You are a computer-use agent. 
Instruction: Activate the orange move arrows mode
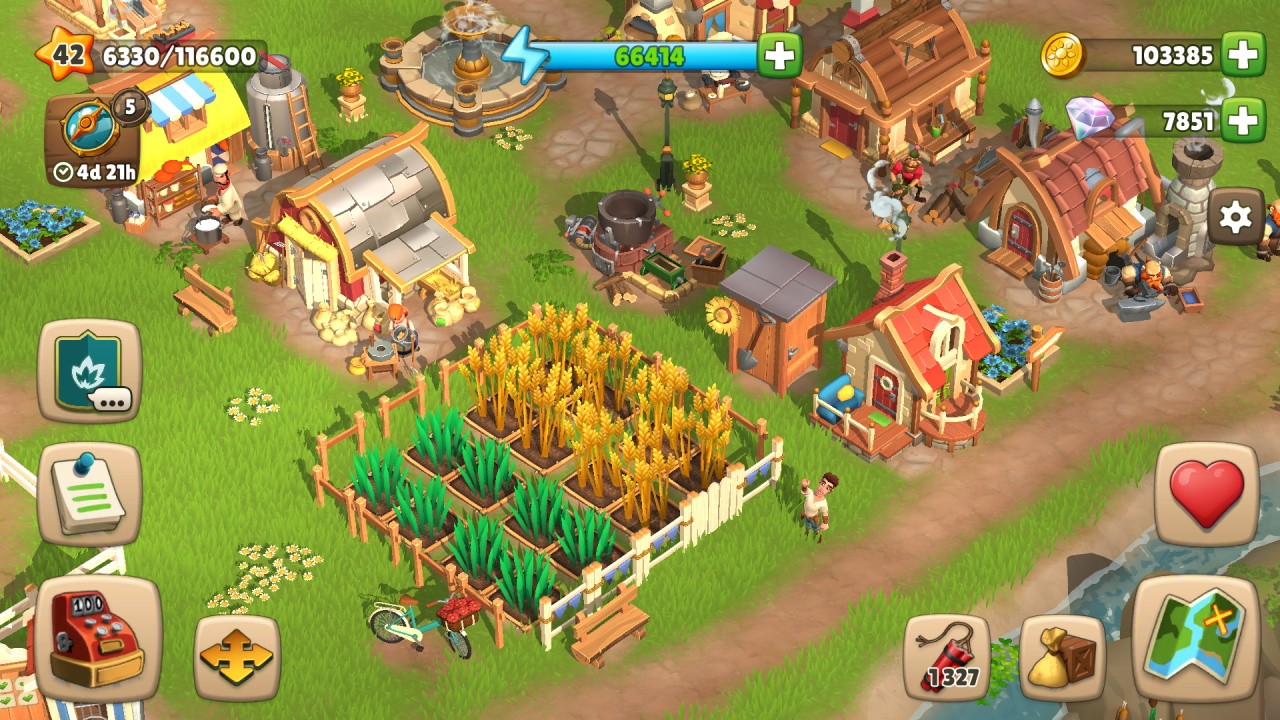point(237,657)
